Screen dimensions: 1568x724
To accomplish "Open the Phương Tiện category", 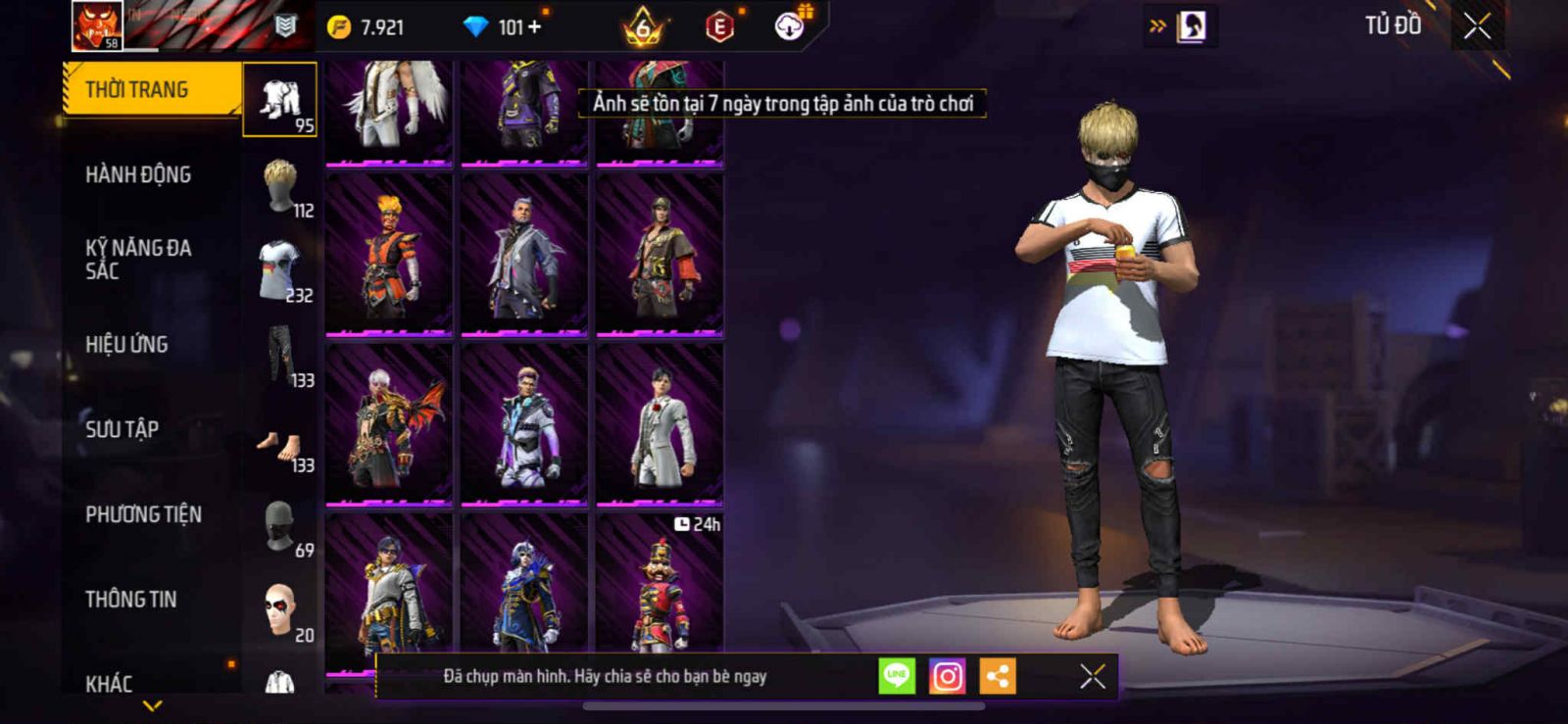I will (143, 514).
